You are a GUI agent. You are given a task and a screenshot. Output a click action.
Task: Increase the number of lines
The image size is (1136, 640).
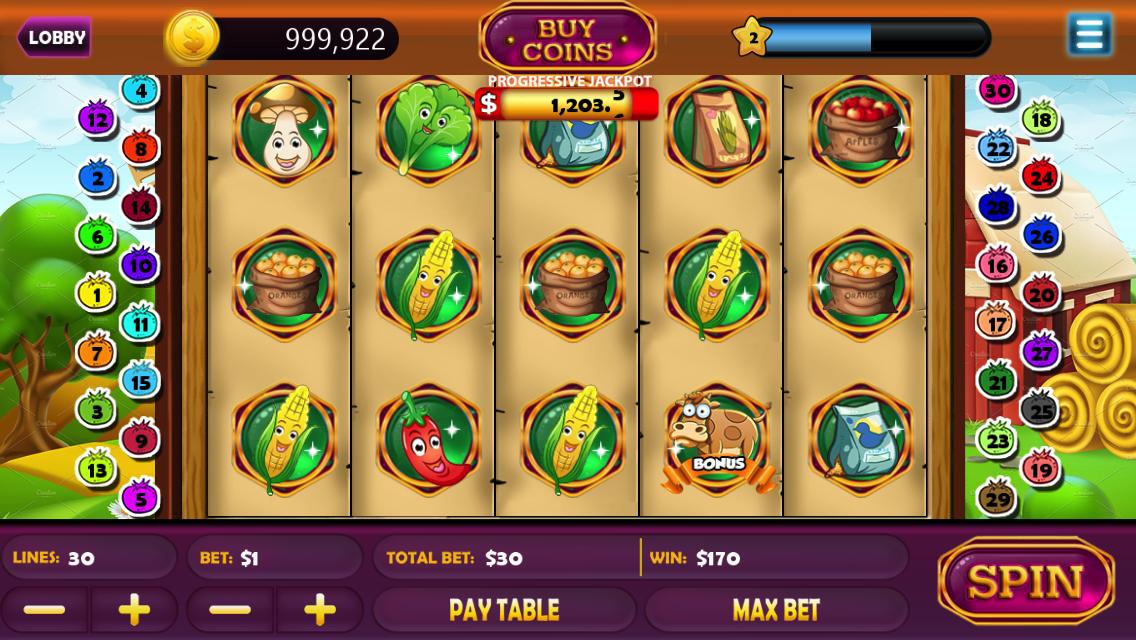click(134, 609)
